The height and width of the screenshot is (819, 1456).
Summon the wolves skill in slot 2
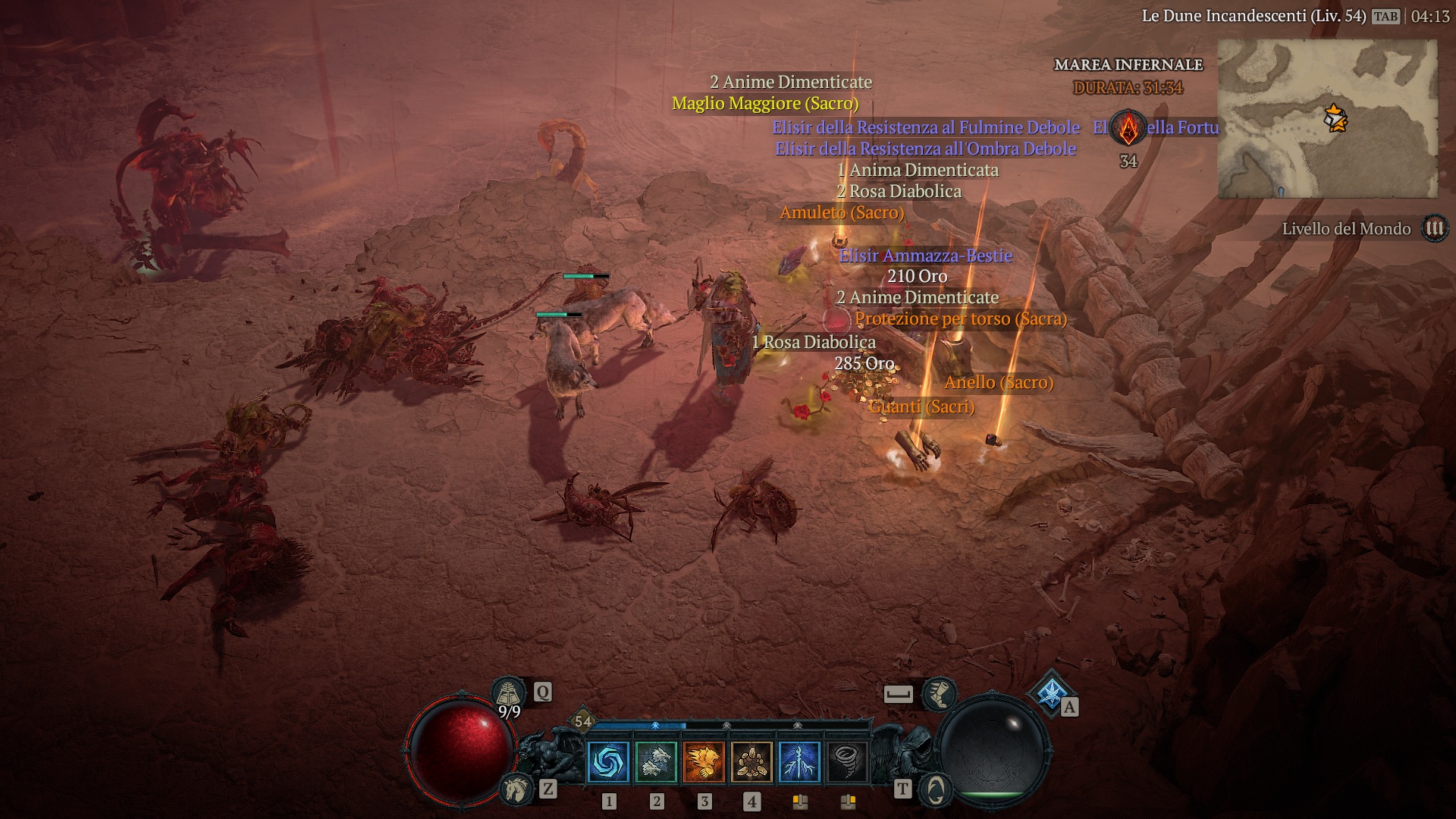click(656, 761)
